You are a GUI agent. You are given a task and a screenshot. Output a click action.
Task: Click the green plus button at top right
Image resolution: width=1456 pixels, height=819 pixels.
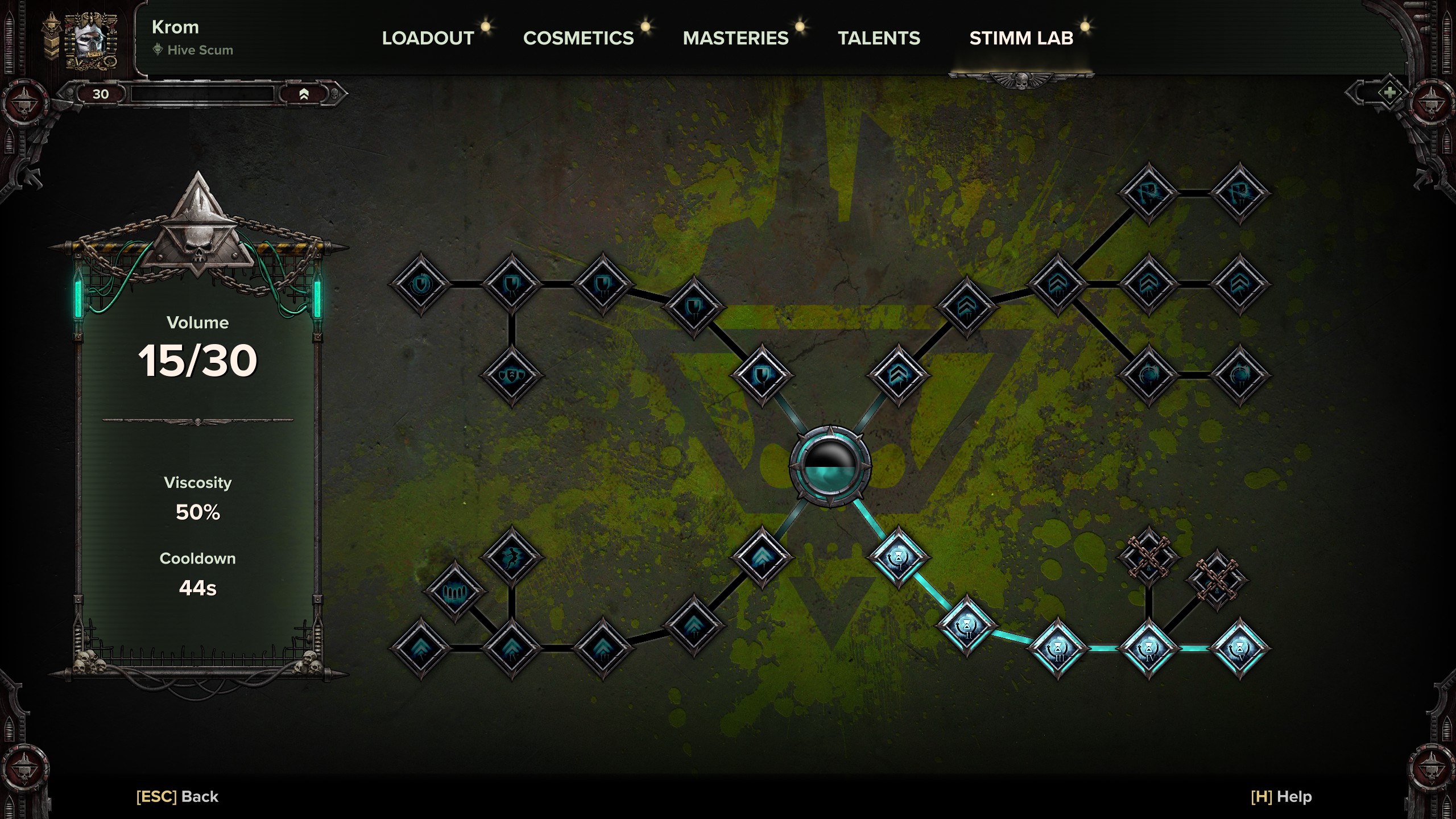(x=1389, y=93)
